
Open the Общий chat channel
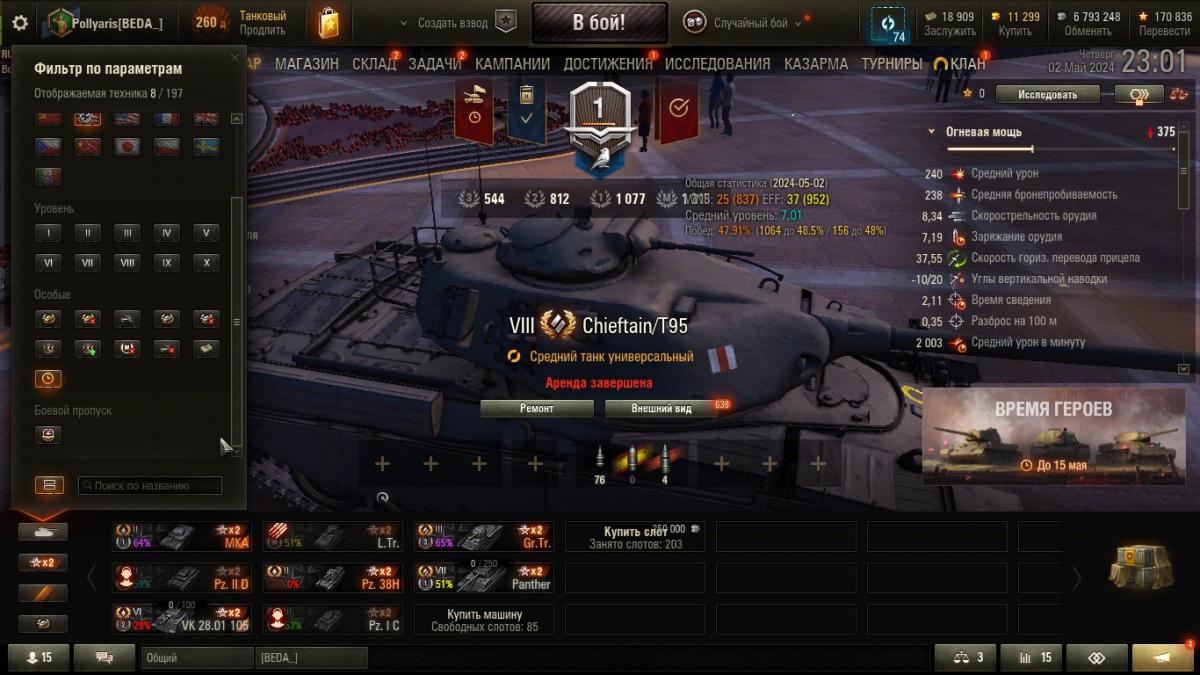pyautogui.click(x=196, y=658)
